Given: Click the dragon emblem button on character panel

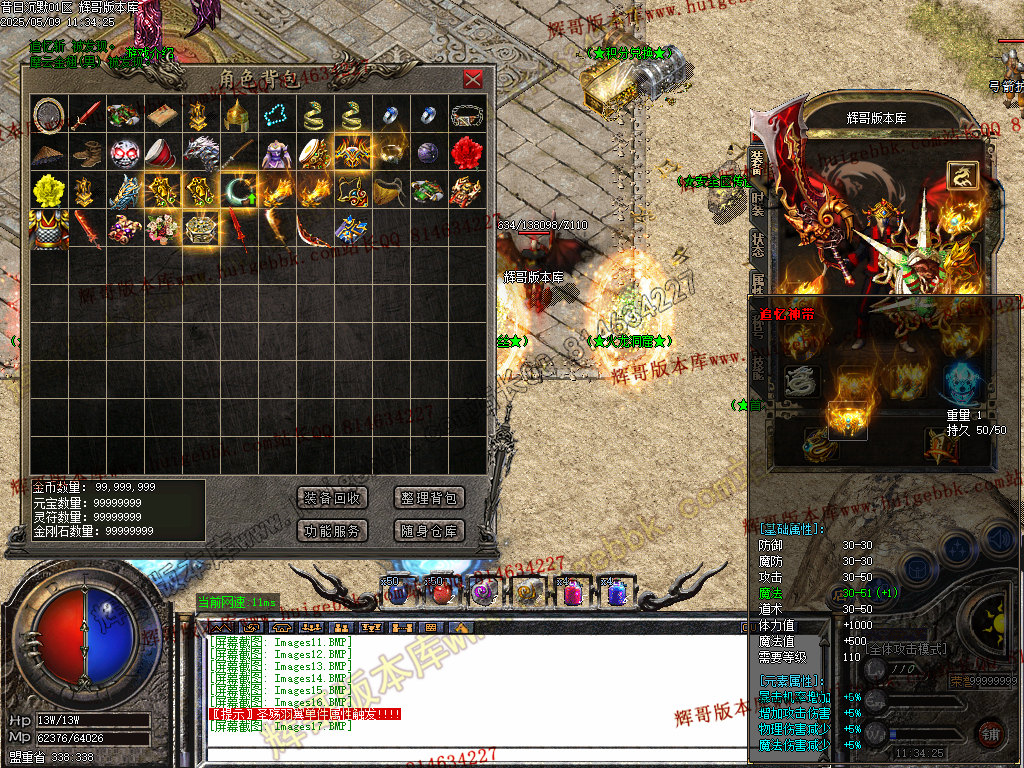Looking at the screenshot, I should tap(962, 176).
